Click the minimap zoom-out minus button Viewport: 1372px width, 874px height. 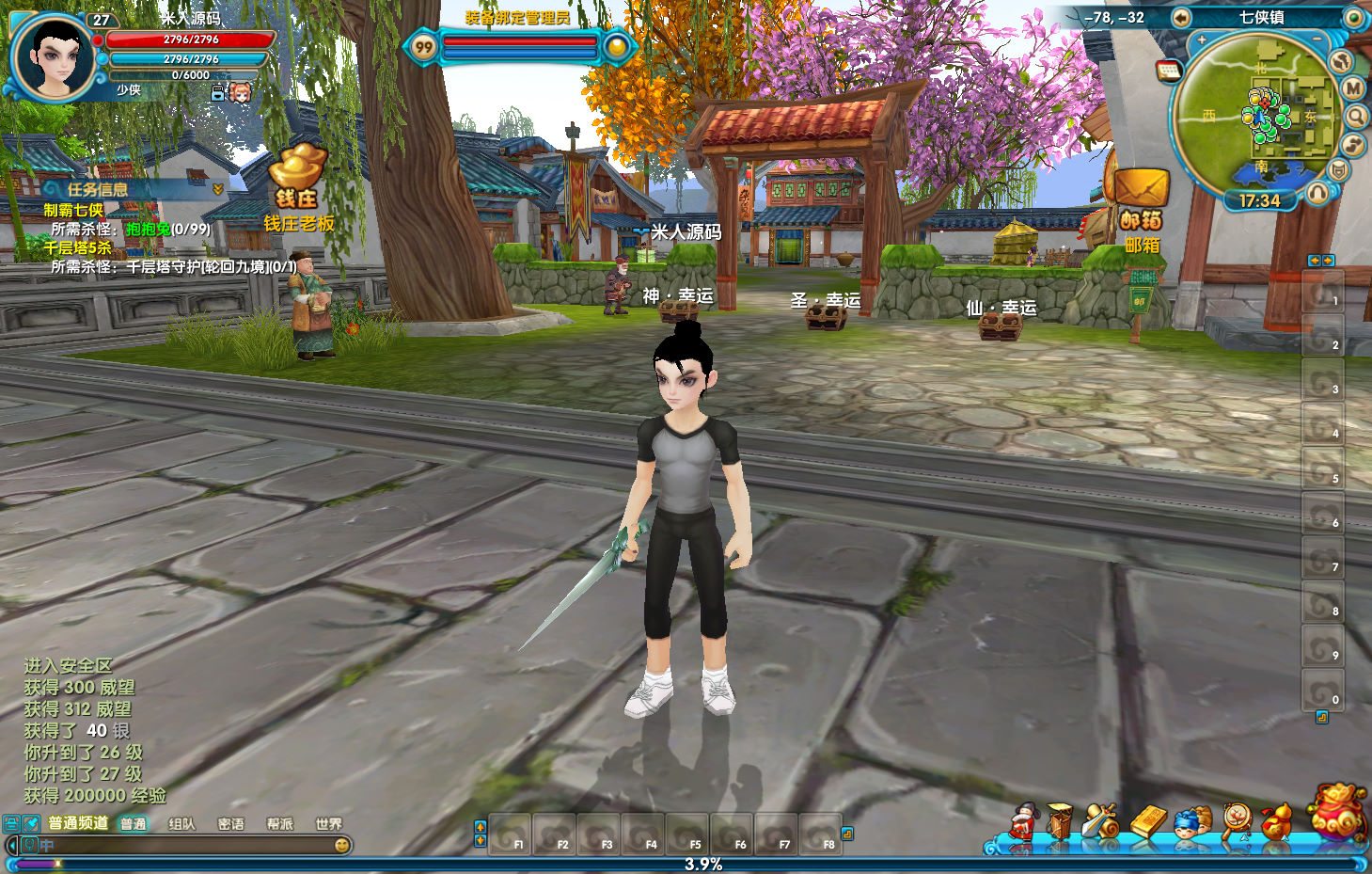pyautogui.click(x=1317, y=40)
